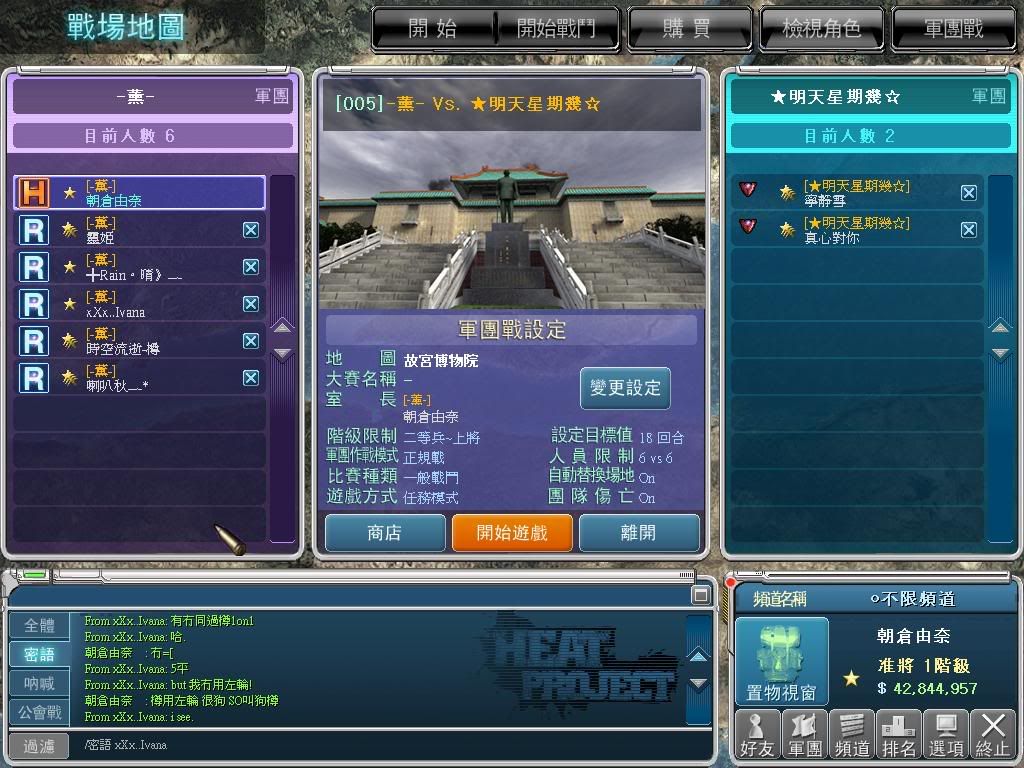Click the 開始 button in top bar
Image resolution: width=1024 pixels, height=768 pixels.
[x=433, y=29]
